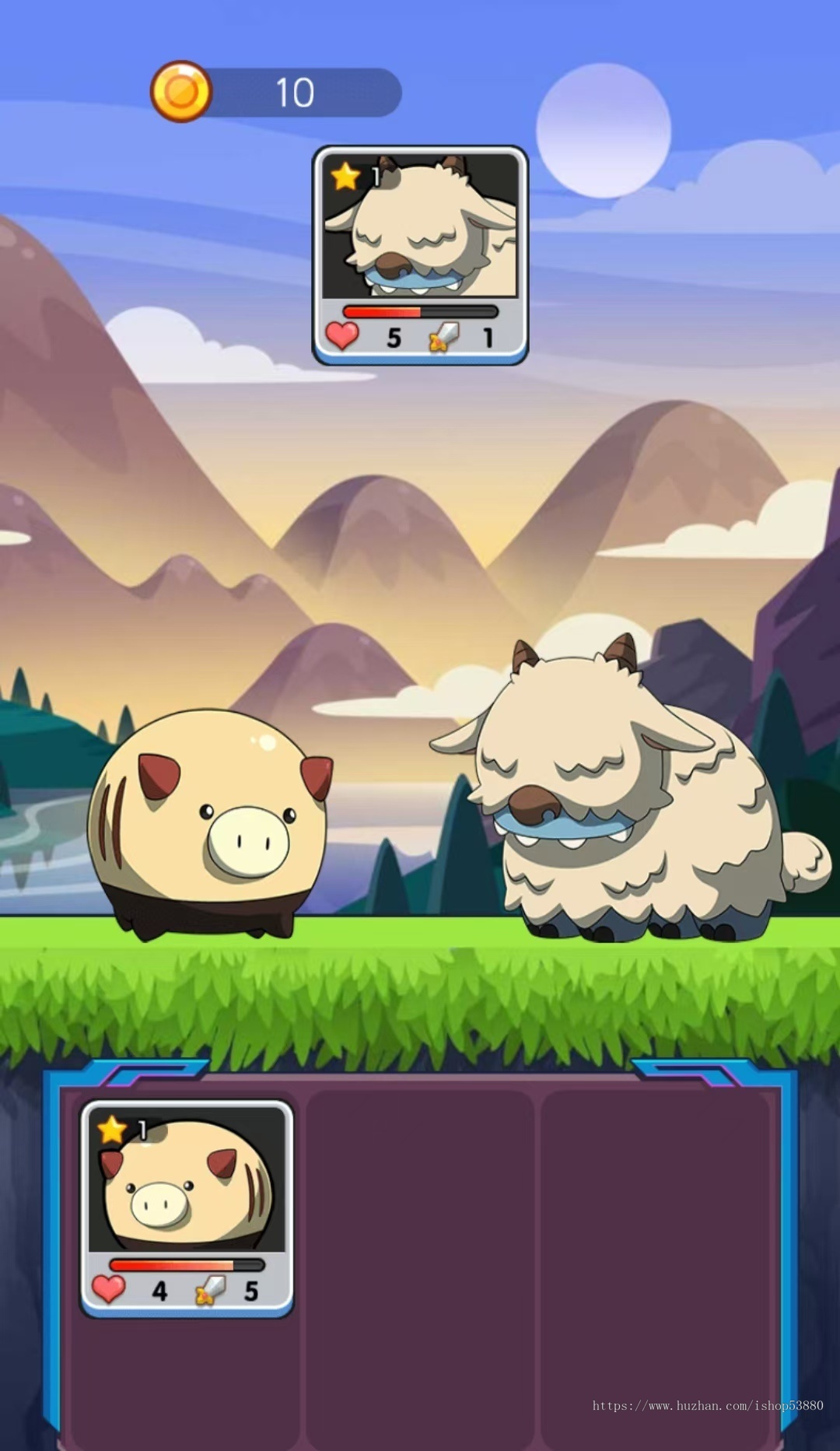This screenshot has height=1451, width=840.
Task: Select the pig monster card in the tray
Action: click(187, 1207)
